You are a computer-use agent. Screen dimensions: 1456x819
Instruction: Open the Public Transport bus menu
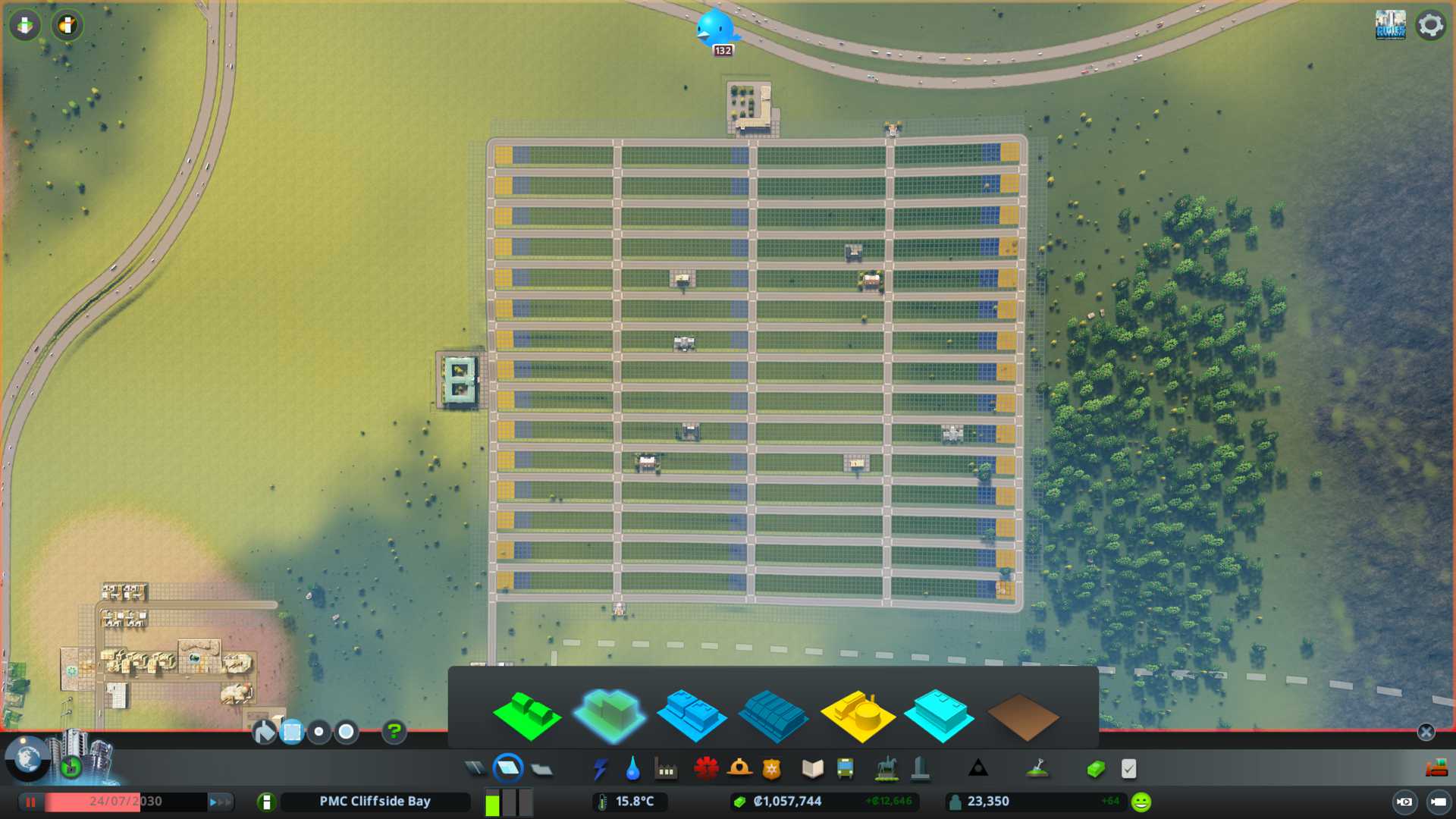(x=845, y=769)
